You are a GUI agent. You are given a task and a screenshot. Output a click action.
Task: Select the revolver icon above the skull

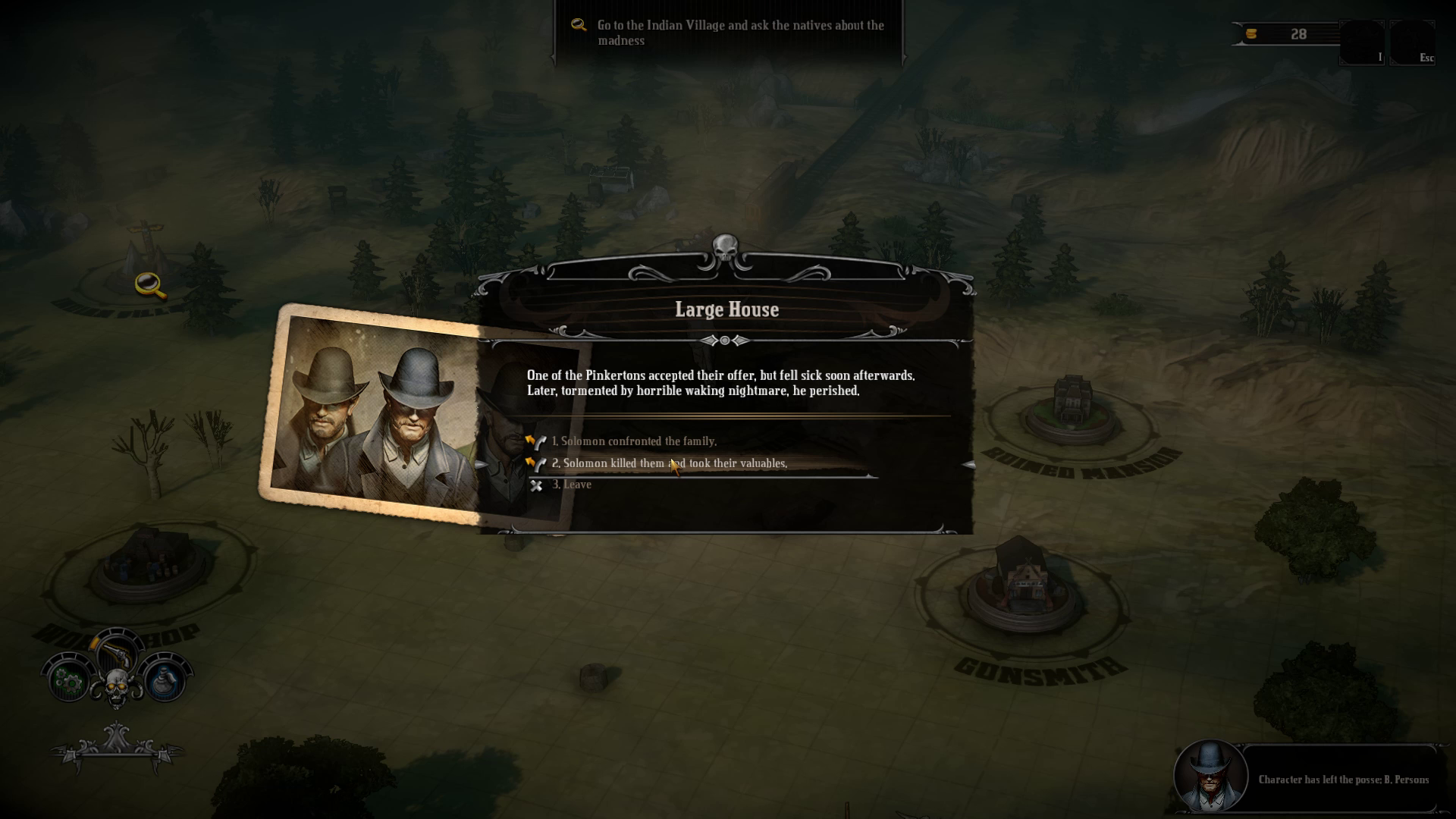click(116, 651)
